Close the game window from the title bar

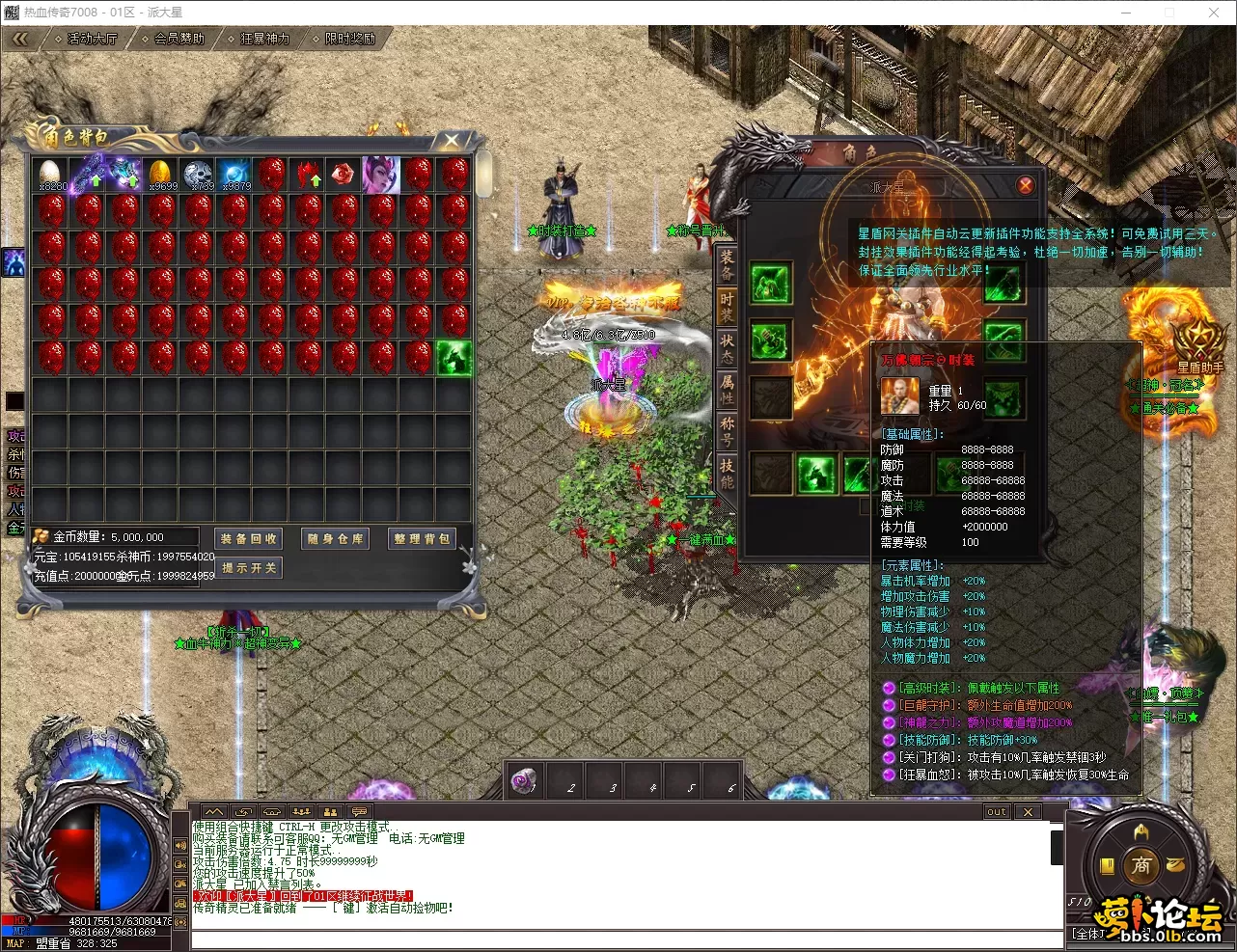1214,13
